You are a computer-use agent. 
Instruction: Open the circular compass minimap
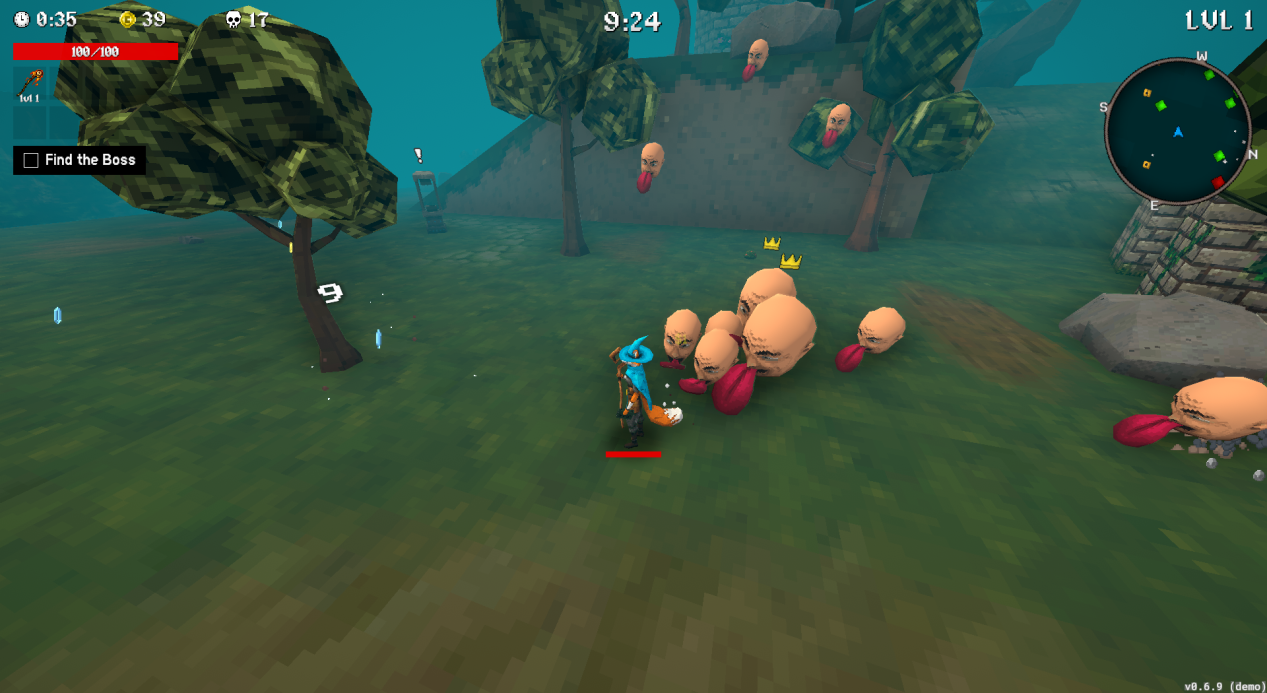(1178, 132)
